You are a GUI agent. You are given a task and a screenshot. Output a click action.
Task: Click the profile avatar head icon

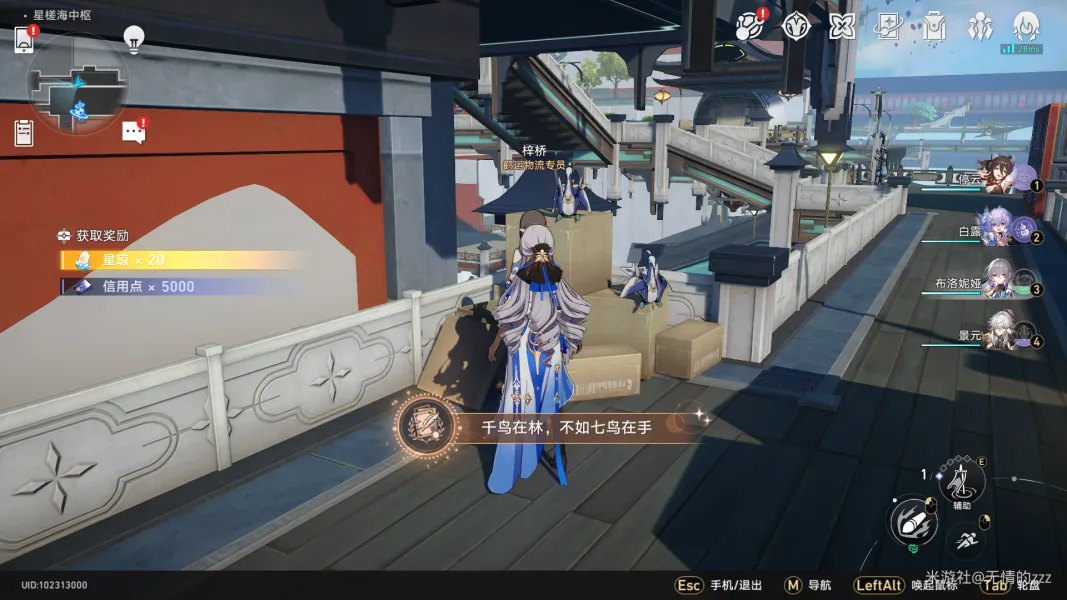(x=1026, y=26)
